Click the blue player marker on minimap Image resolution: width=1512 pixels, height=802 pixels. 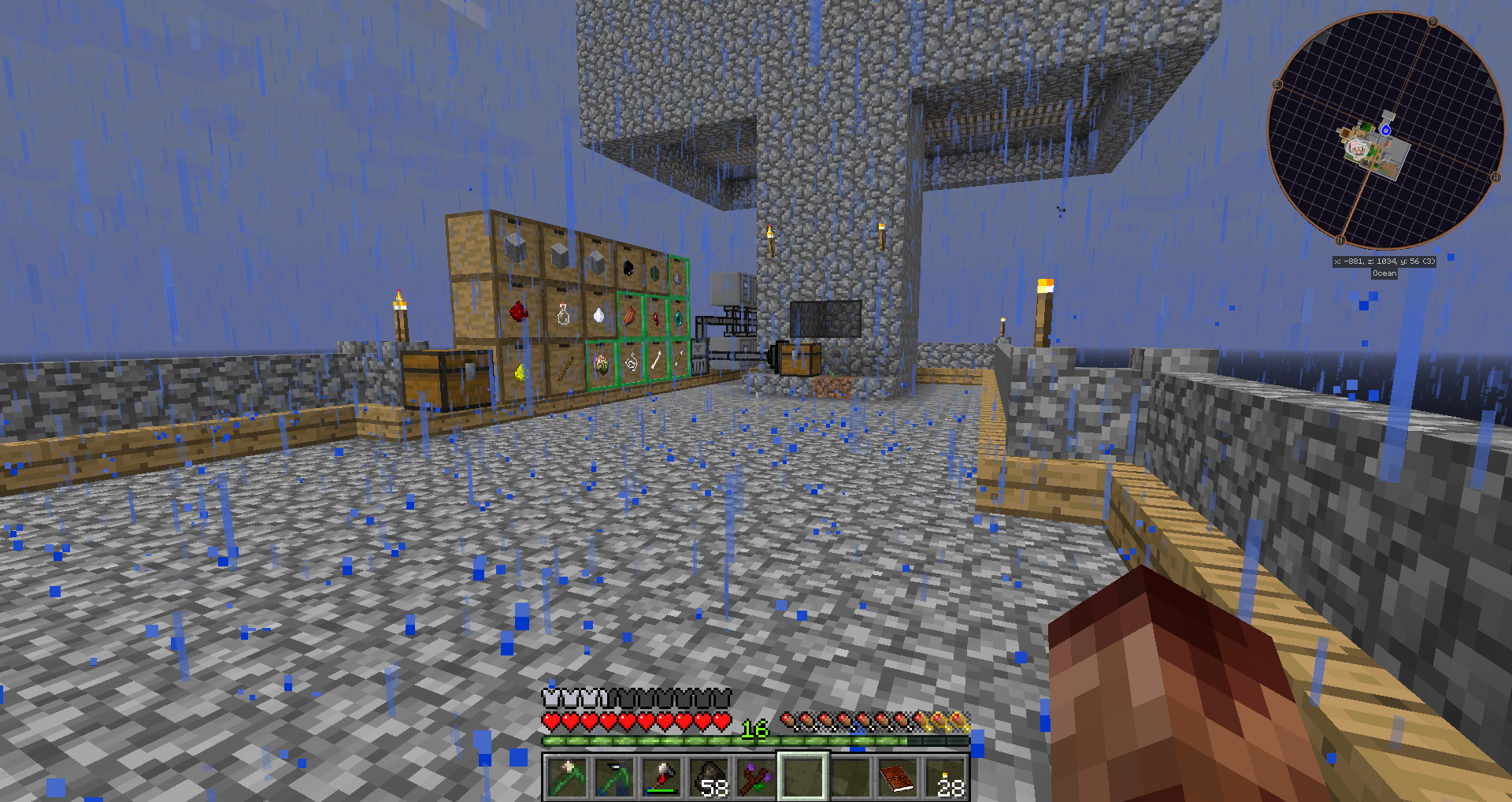click(1386, 130)
